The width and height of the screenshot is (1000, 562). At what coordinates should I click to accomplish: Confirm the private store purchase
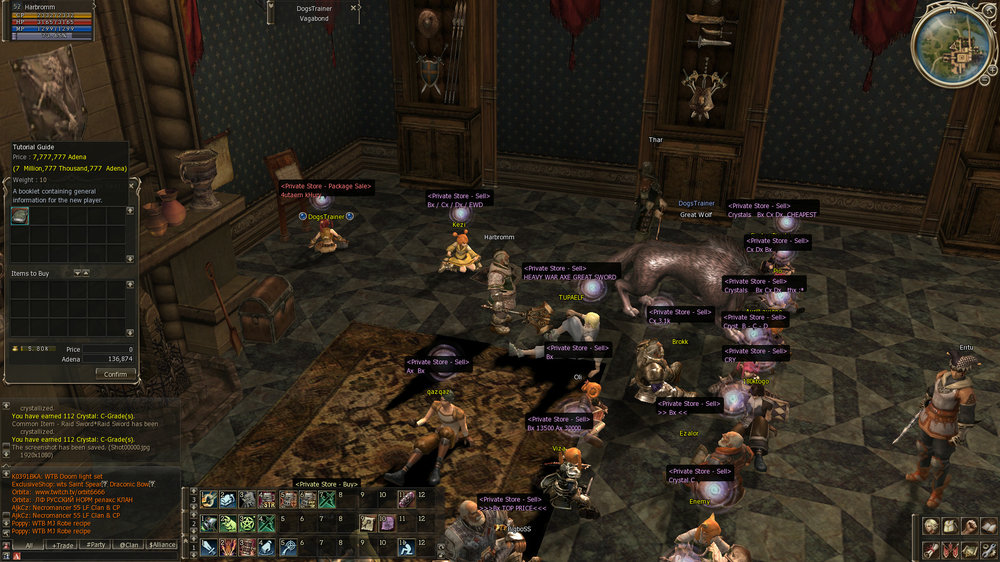(115, 374)
